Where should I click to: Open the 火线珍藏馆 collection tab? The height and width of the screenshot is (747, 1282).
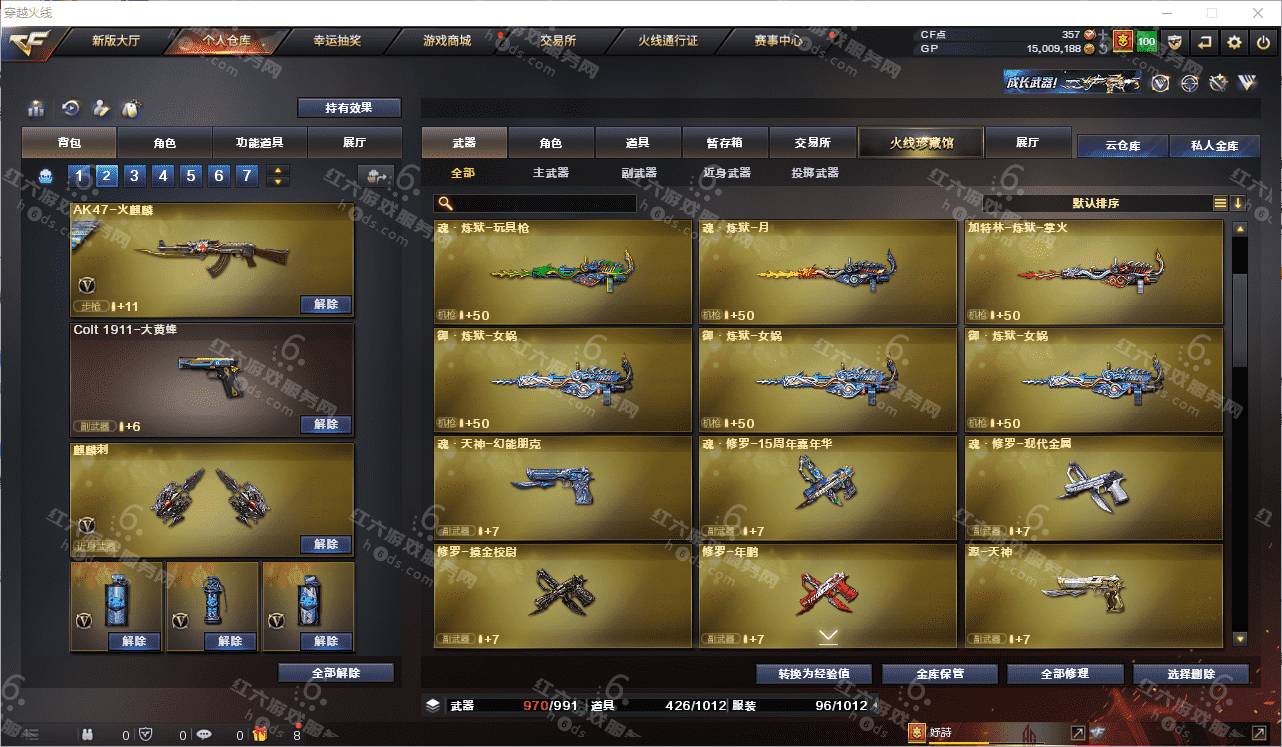(921, 143)
